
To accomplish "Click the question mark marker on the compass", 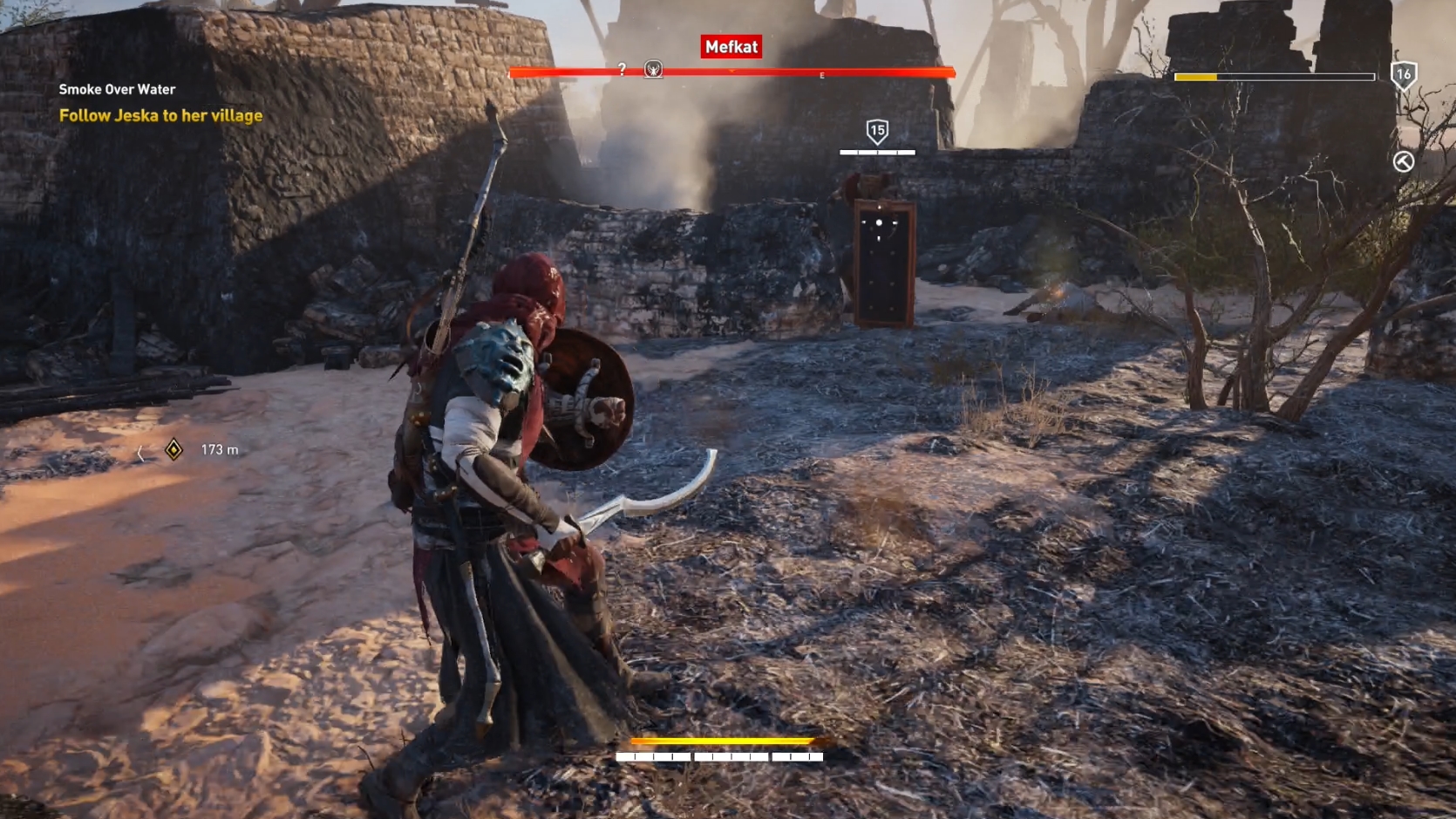I will (622, 67).
